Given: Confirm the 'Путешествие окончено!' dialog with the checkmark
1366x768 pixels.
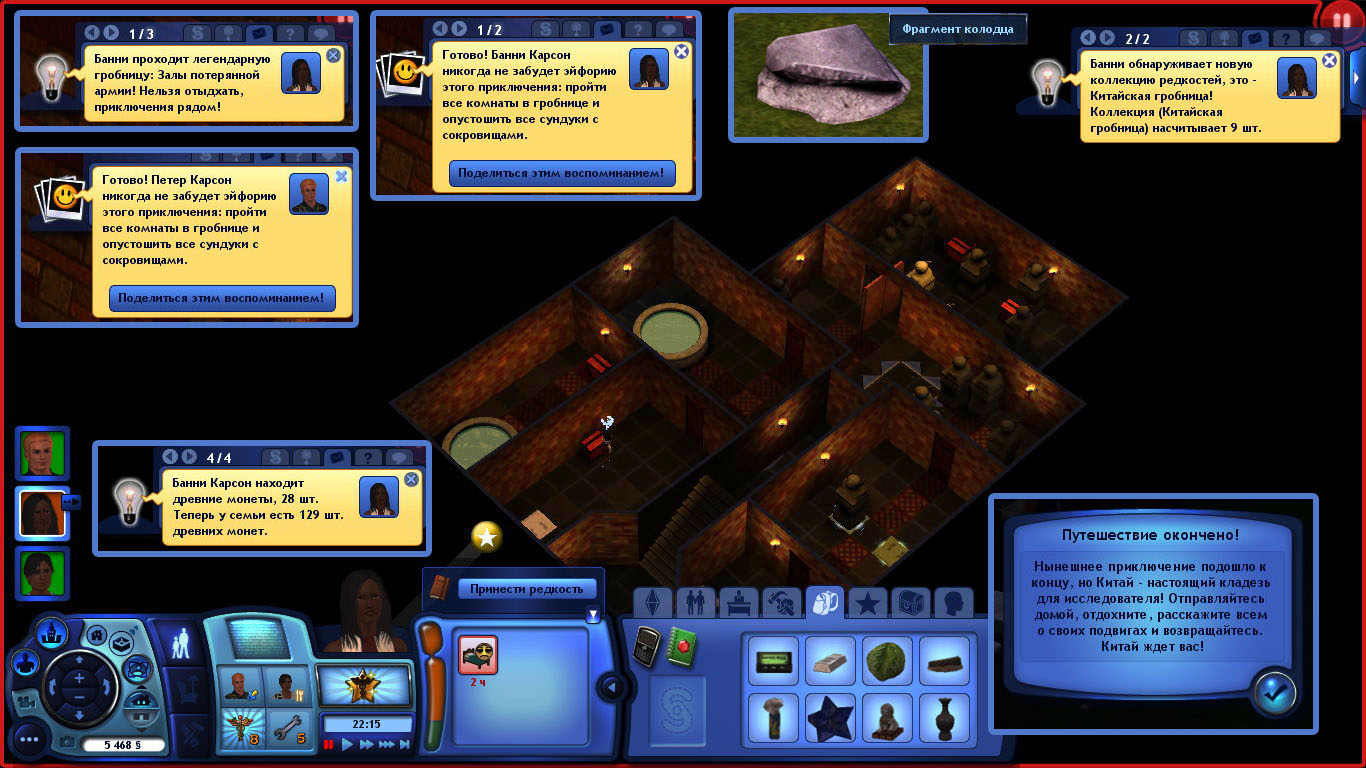Looking at the screenshot, I should tap(1274, 692).
